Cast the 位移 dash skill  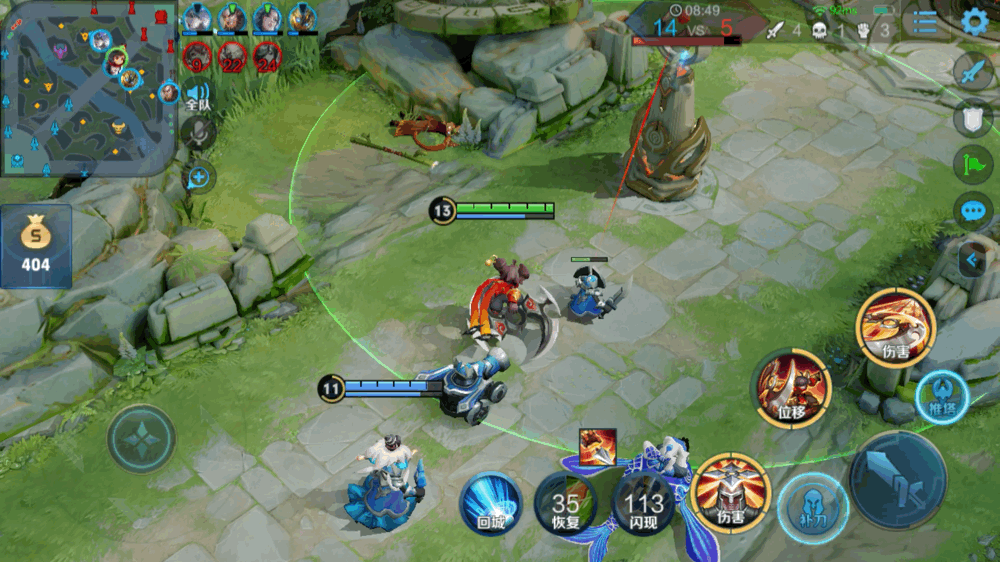[x=793, y=387]
